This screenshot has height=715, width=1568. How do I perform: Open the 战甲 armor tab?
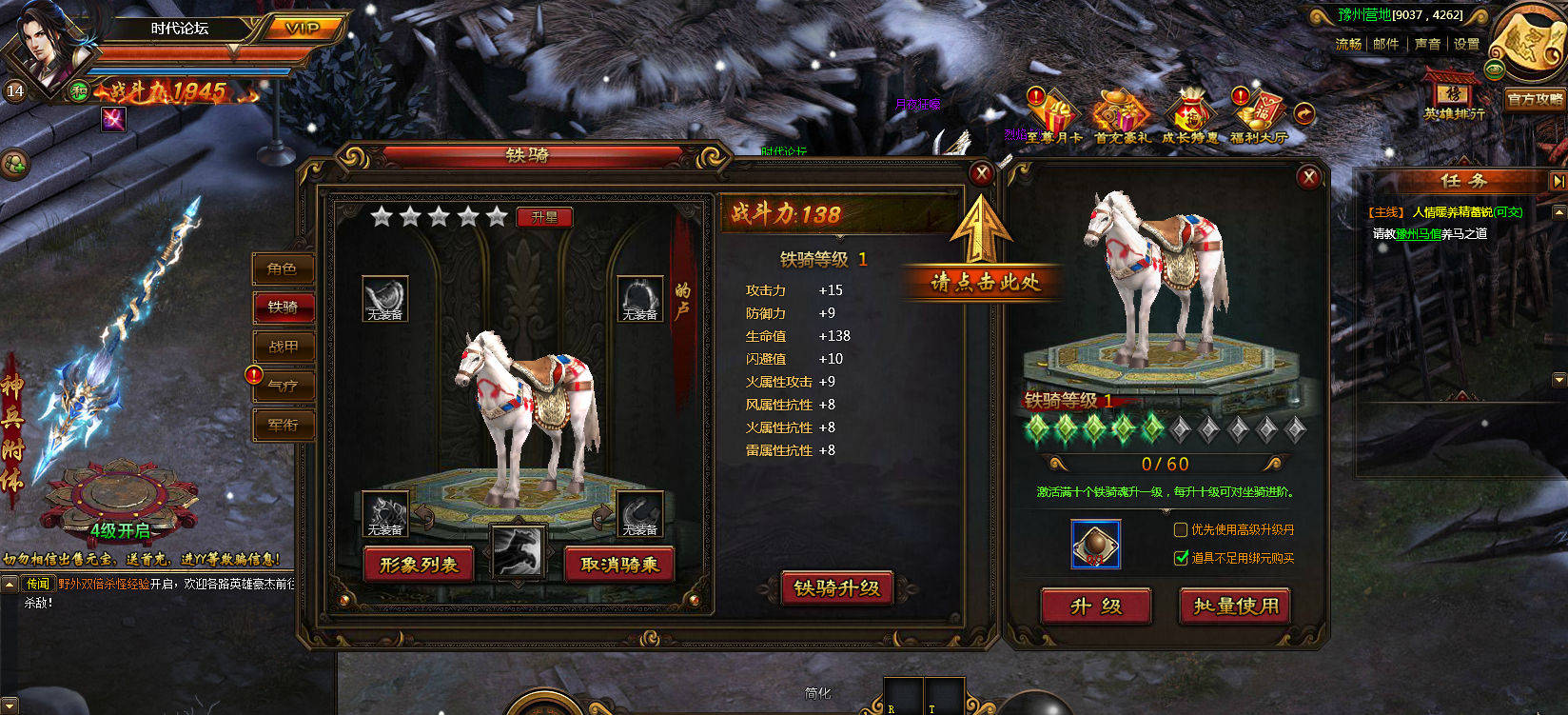click(x=283, y=348)
